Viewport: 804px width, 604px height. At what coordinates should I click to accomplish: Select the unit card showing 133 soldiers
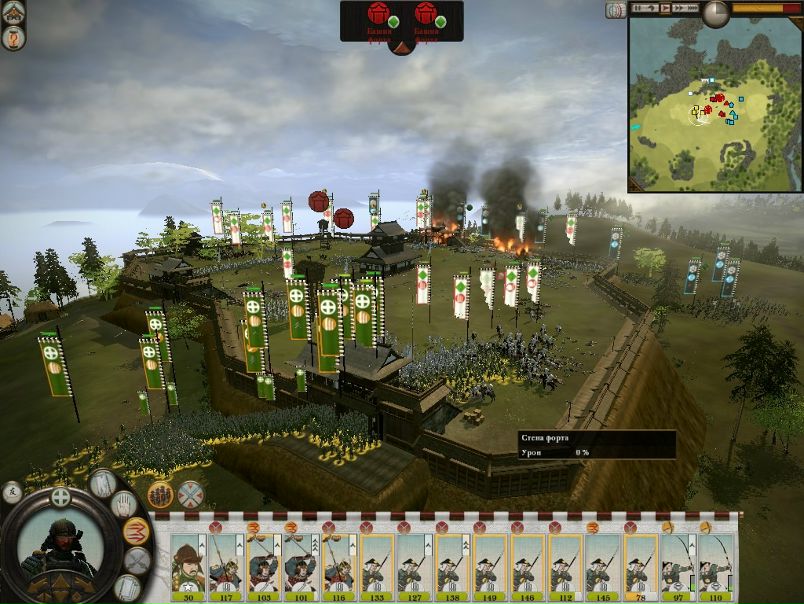point(377,565)
